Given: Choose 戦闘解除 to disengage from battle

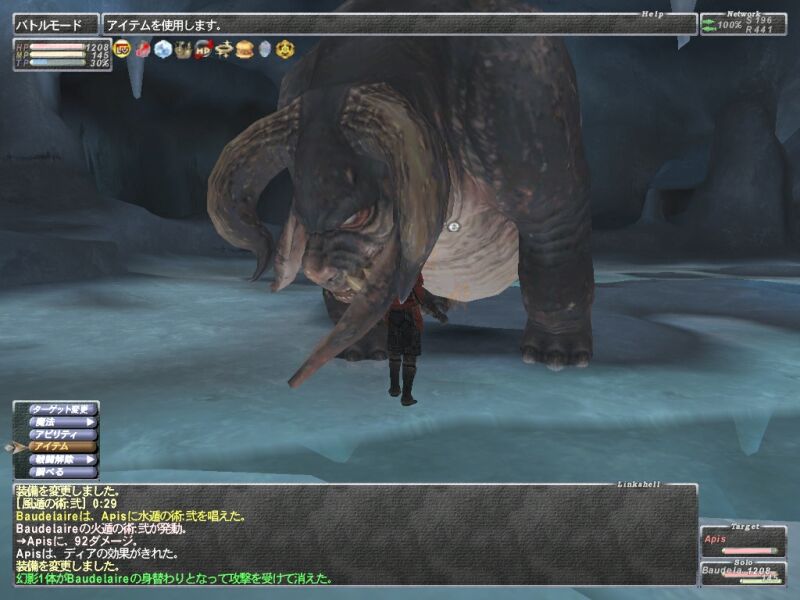Looking at the screenshot, I should point(62,459).
